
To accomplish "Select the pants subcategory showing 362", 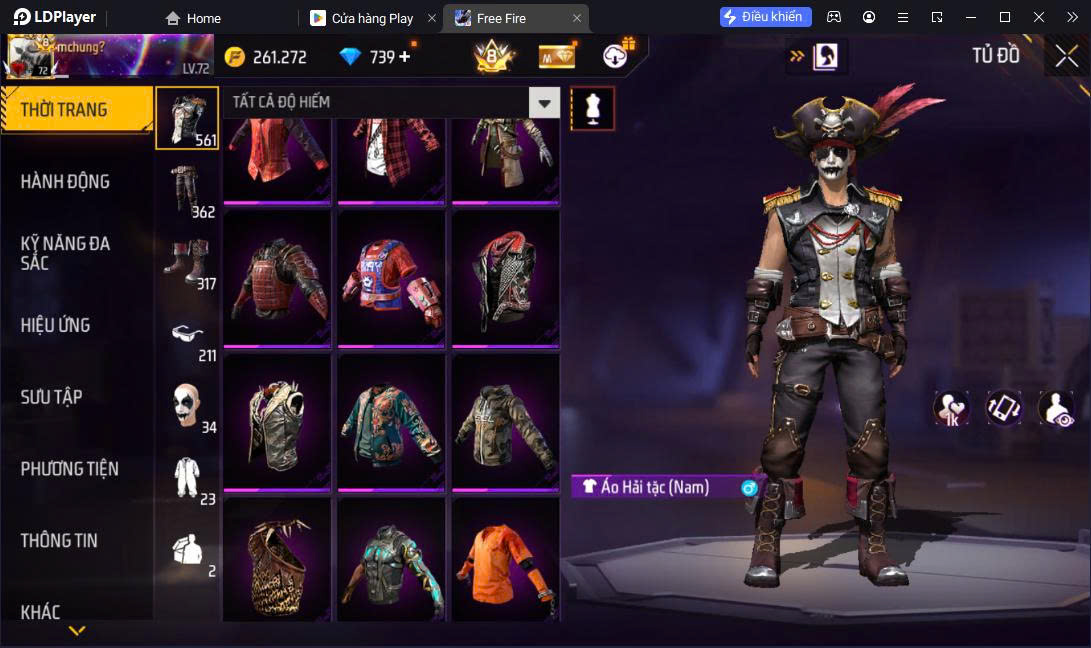I will click(188, 189).
